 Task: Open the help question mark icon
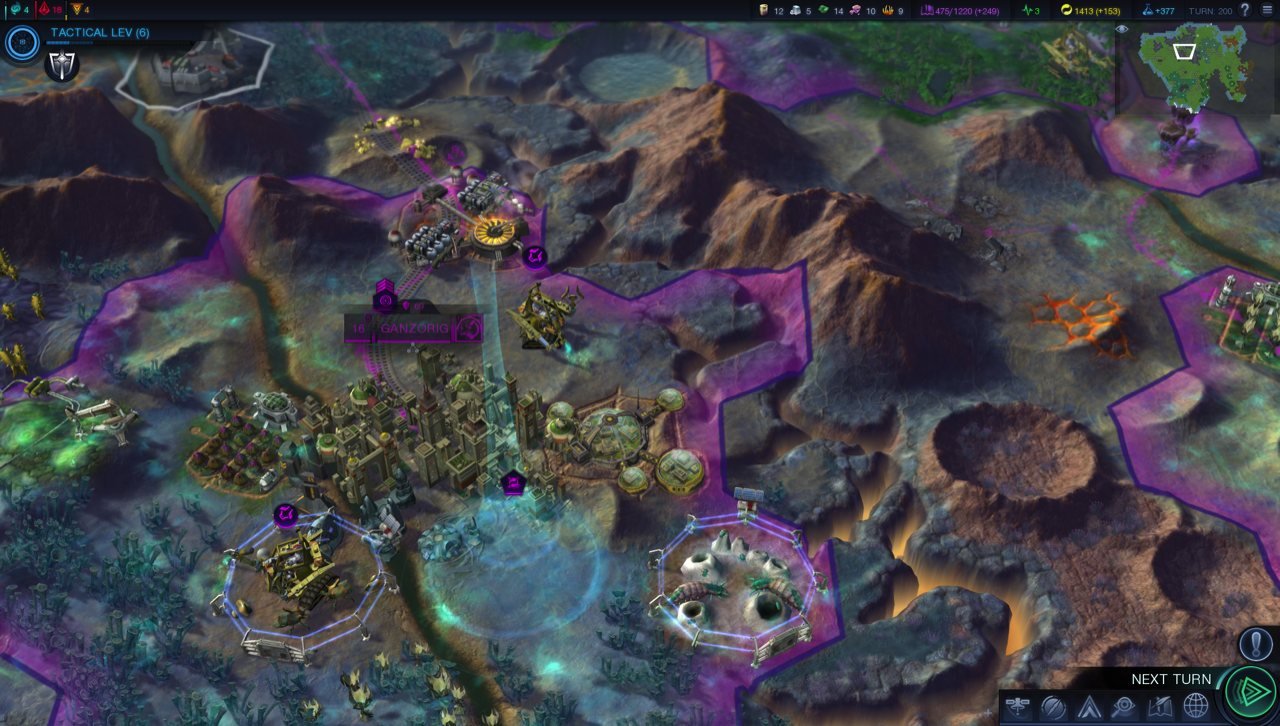tap(1245, 11)
